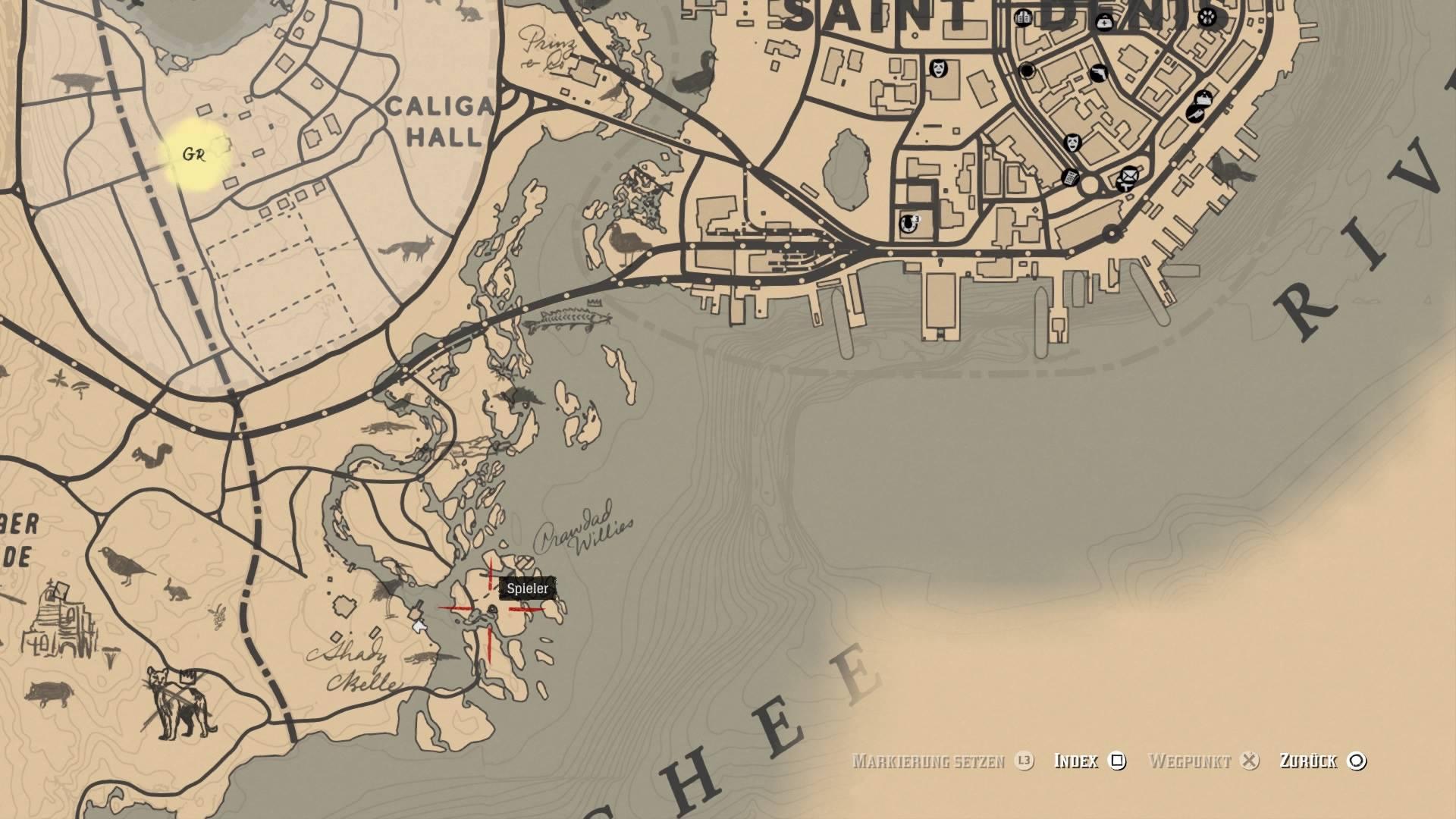The width and height of the screenshot is (1456, 819).
Task: Select the yellow GR mission marker
Action: 195,155
